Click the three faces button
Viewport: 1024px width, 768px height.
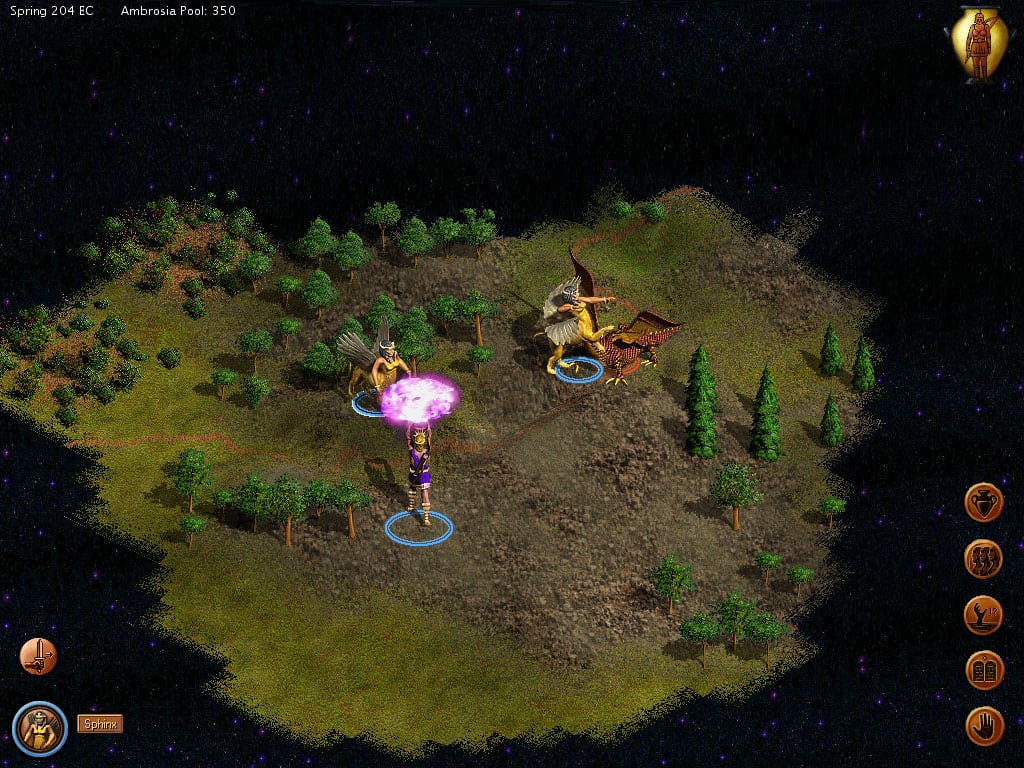click(984, 558)
